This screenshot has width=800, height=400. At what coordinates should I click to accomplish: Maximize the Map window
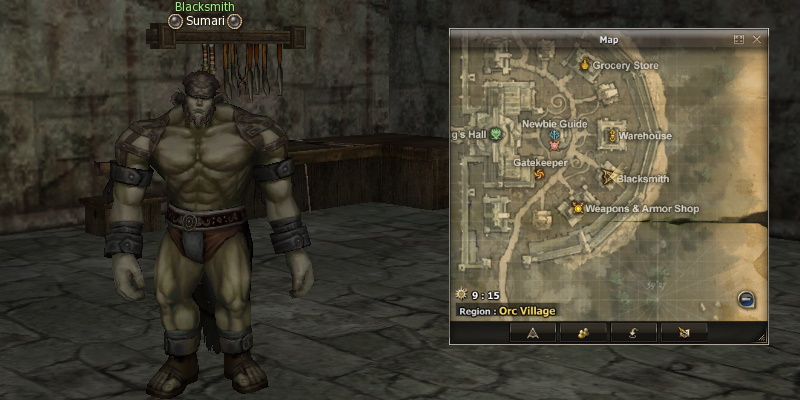pos(739,39)
